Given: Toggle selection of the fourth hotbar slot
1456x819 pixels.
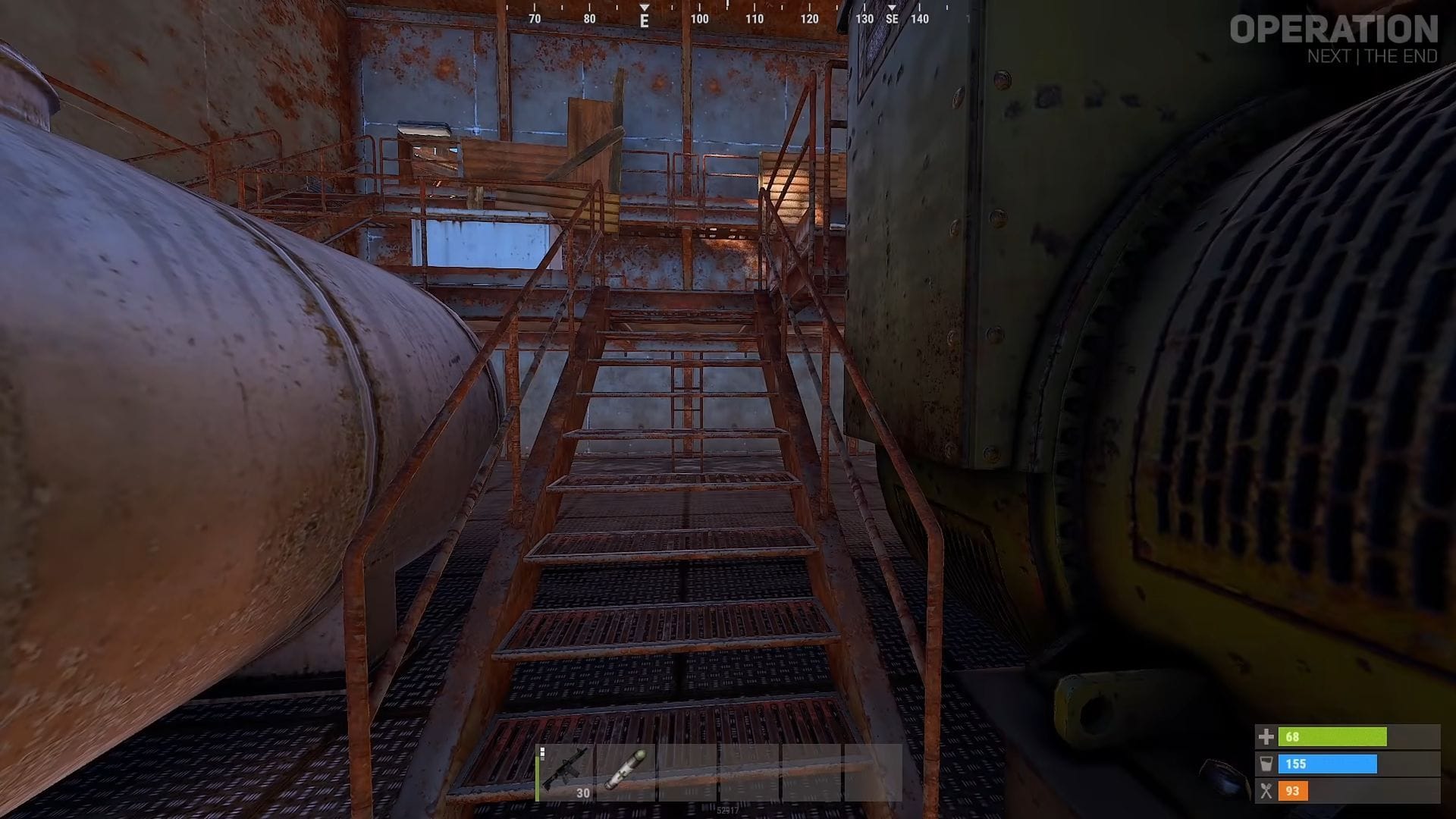Looking at the screenshot, I should pyautogui.click(x=749, y=772).
